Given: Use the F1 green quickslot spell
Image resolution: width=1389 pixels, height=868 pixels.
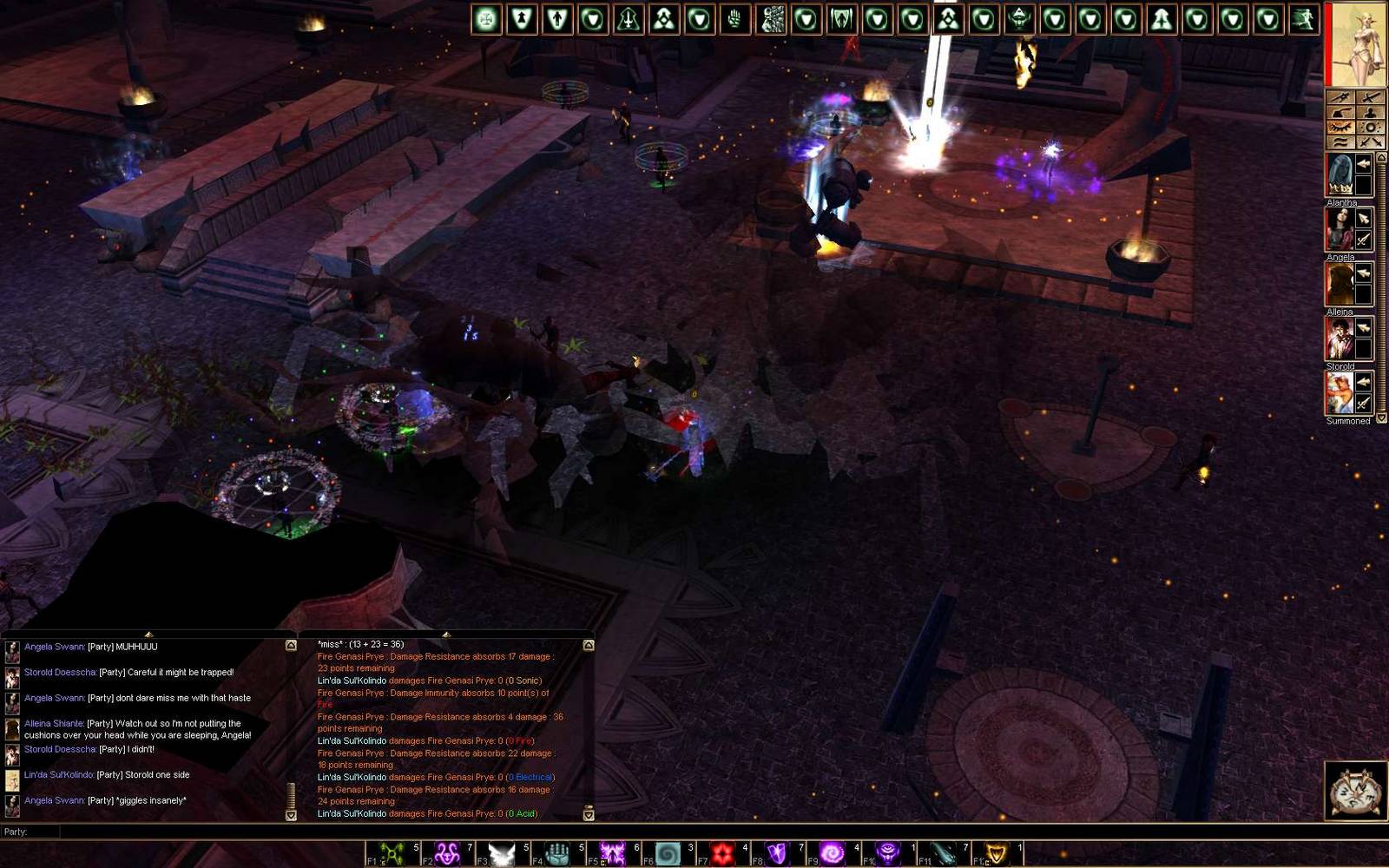Looking at the screenshot, I should coord(393,854).
